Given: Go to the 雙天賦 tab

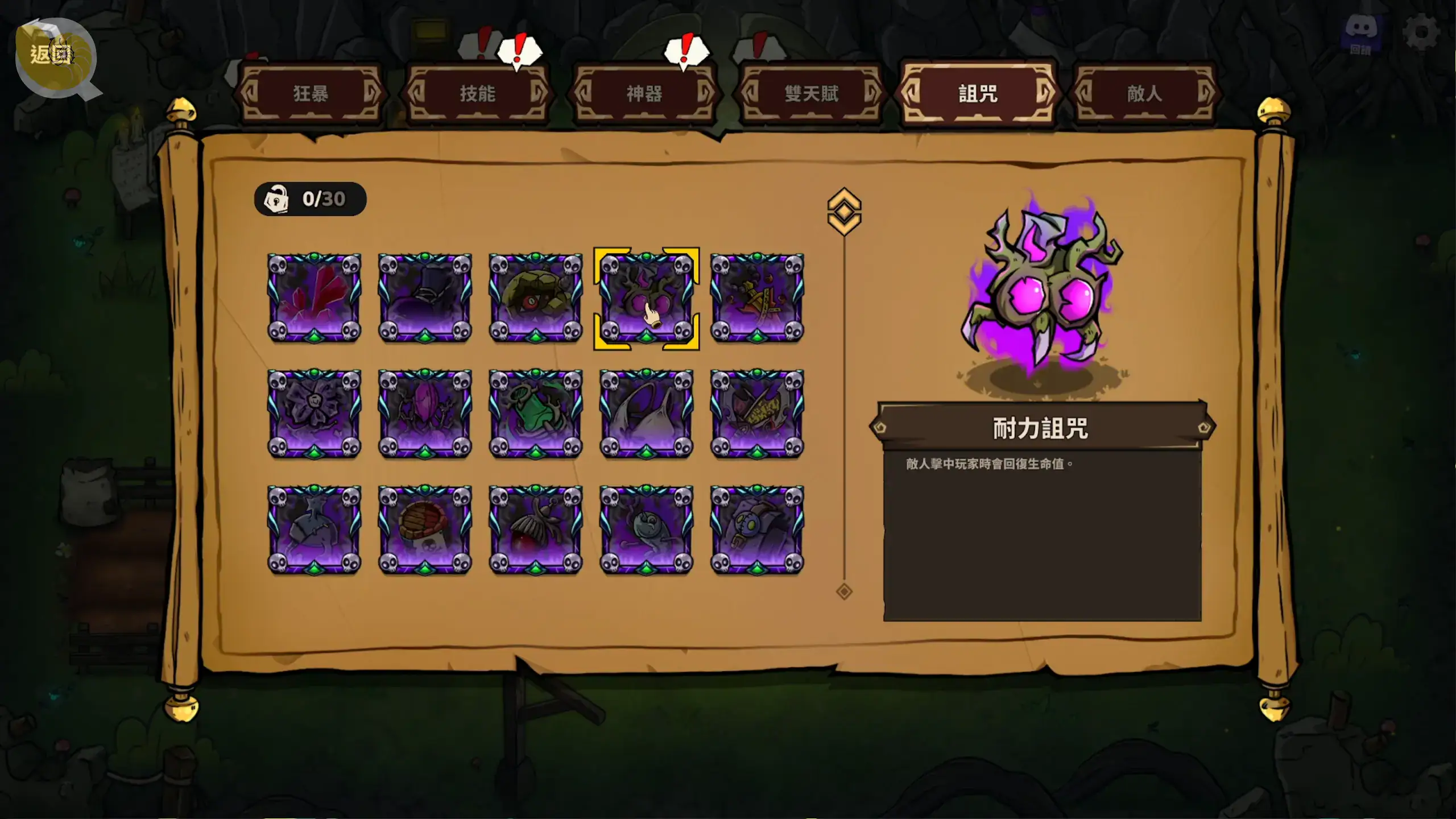Looking at the screenshot, I should coord(811,94).
